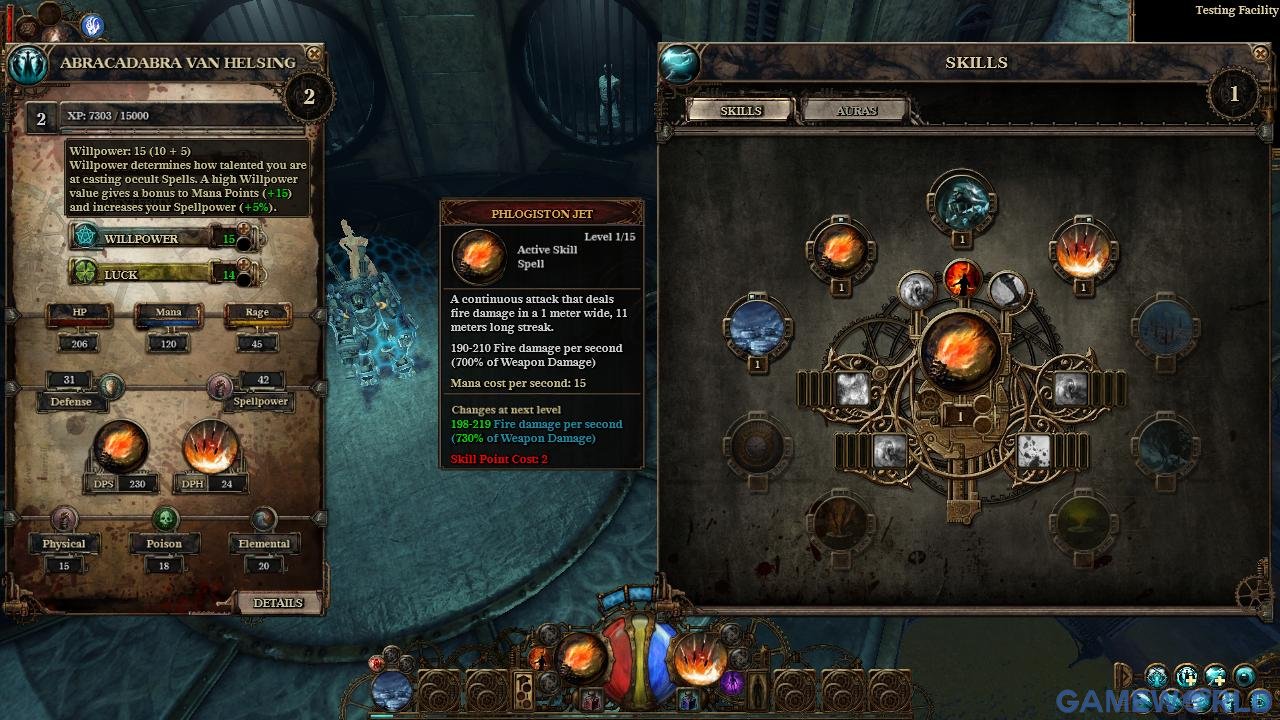
Task: Activate the left hotbar Phlogiston Jet skill
Action: 582,657
